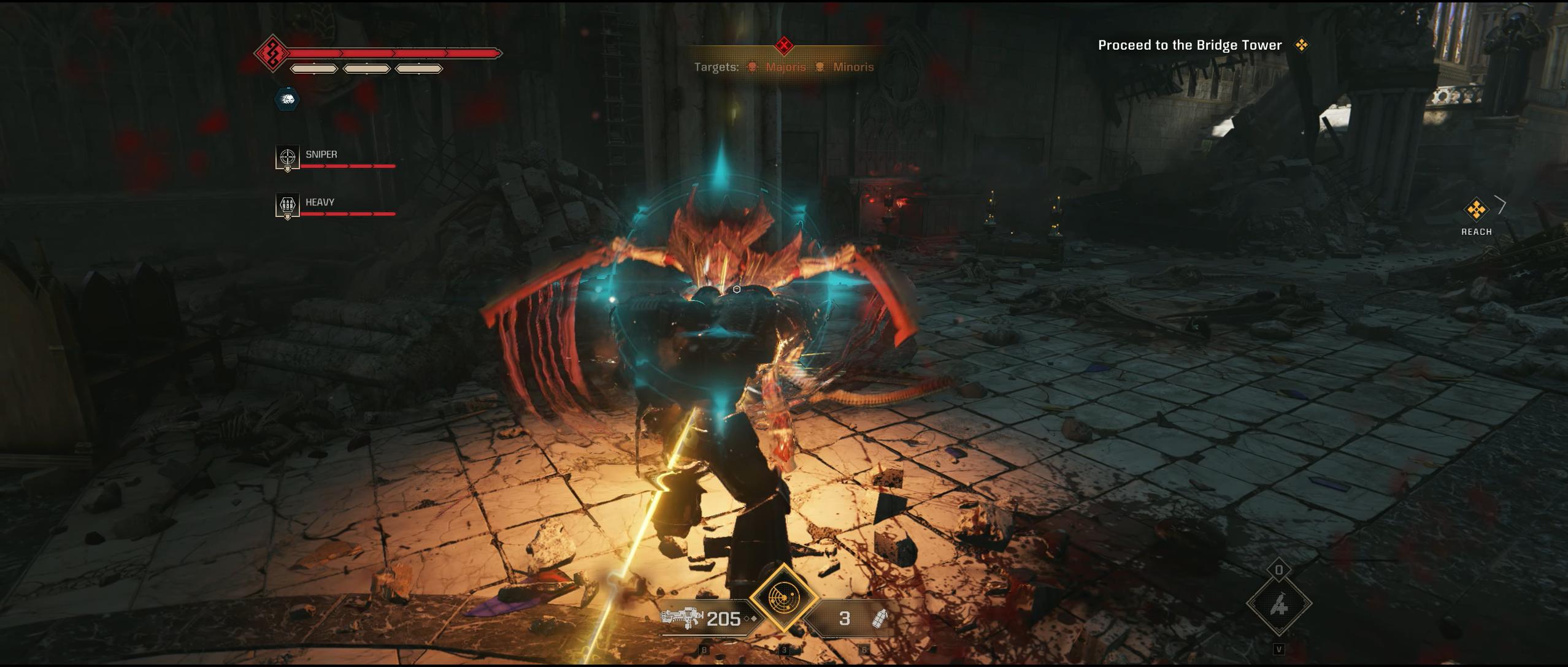The height and width of the screenshot is (667, 1568).
Task: Click the Majoris skull target icon
Action: coord(753,67)
